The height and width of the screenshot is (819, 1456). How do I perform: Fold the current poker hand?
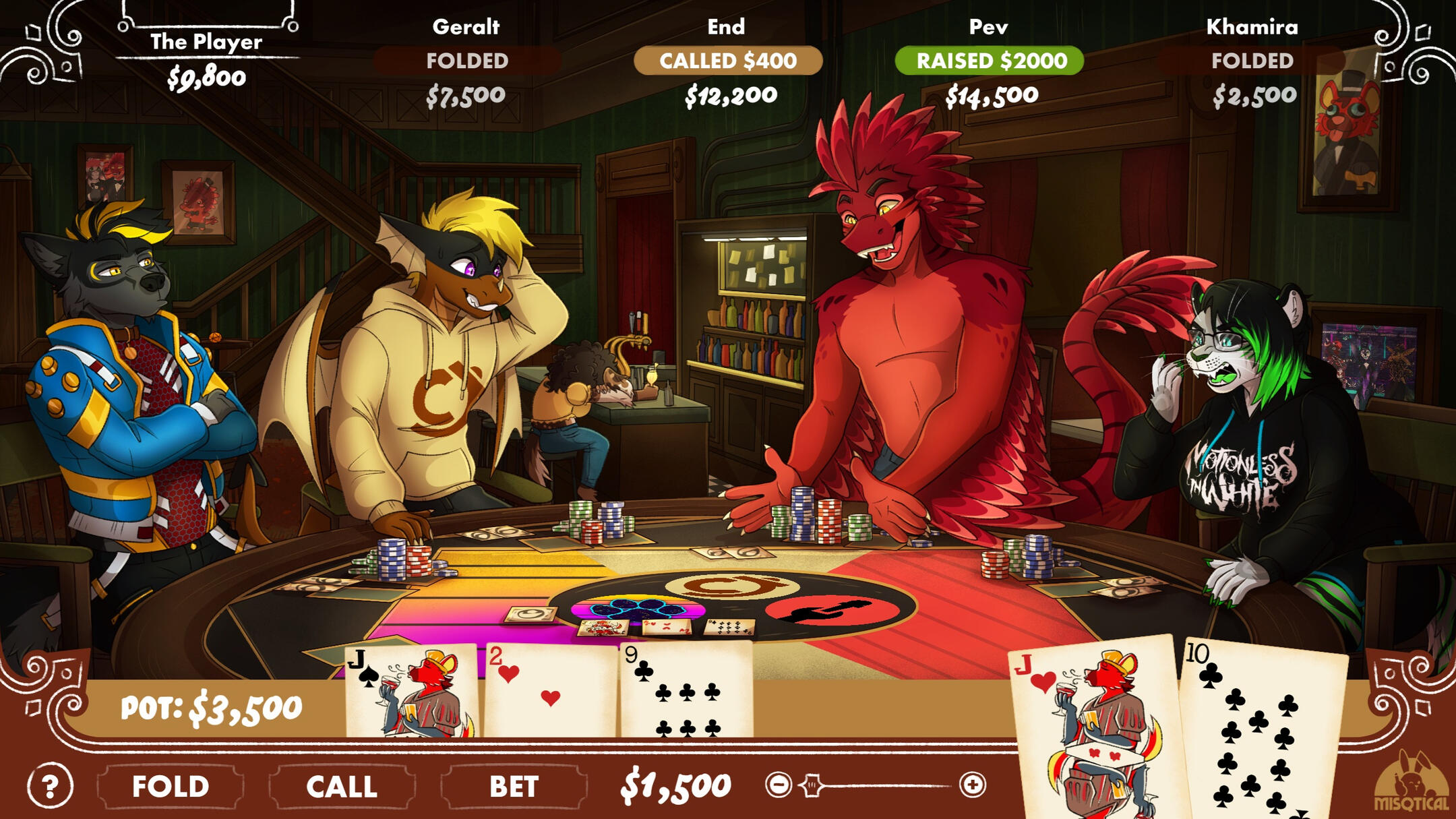(x=170, y=786)
